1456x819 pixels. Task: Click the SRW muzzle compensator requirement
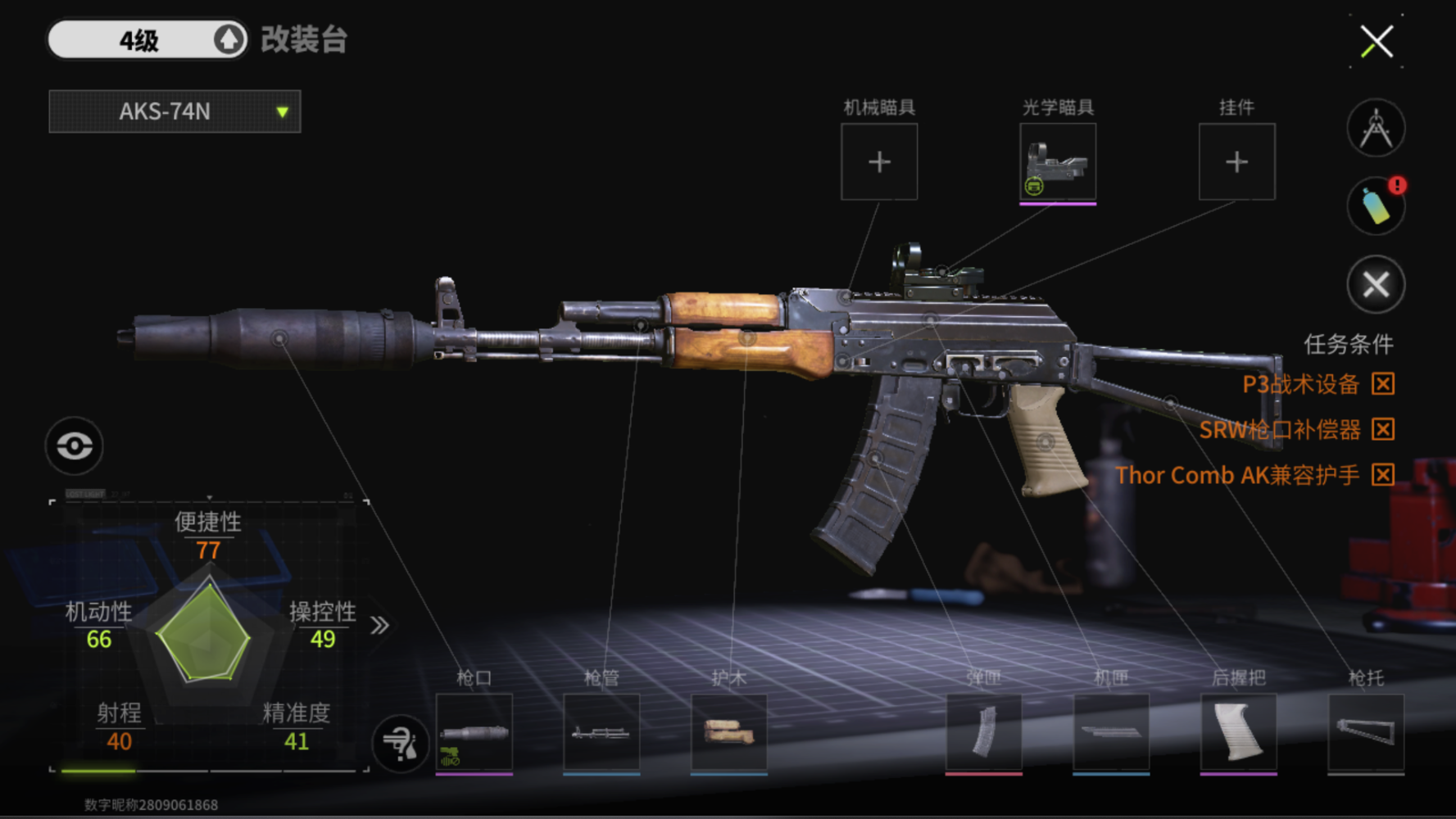point(1279,430)
